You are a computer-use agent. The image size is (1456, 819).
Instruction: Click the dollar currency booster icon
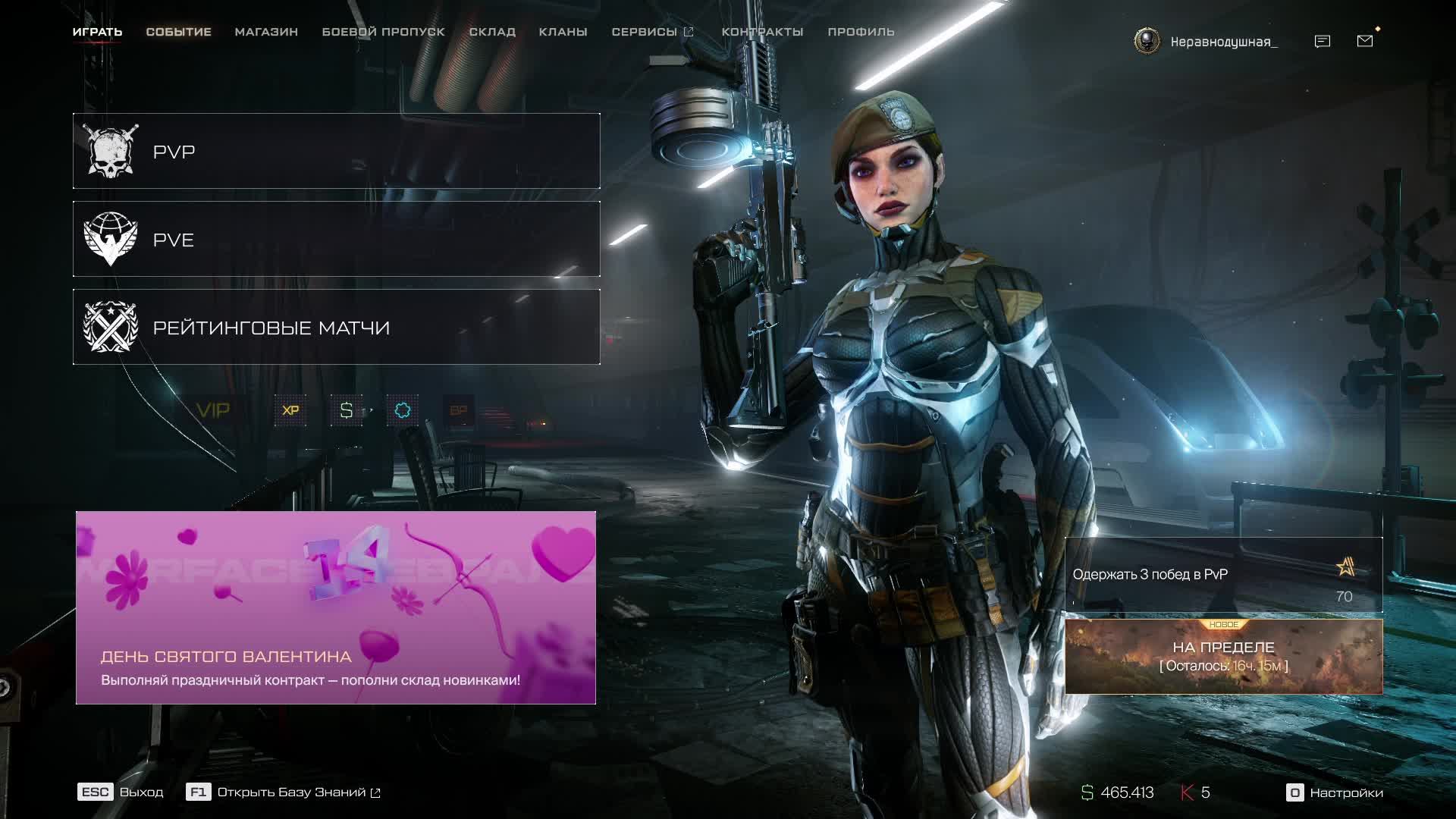point(347,410)
